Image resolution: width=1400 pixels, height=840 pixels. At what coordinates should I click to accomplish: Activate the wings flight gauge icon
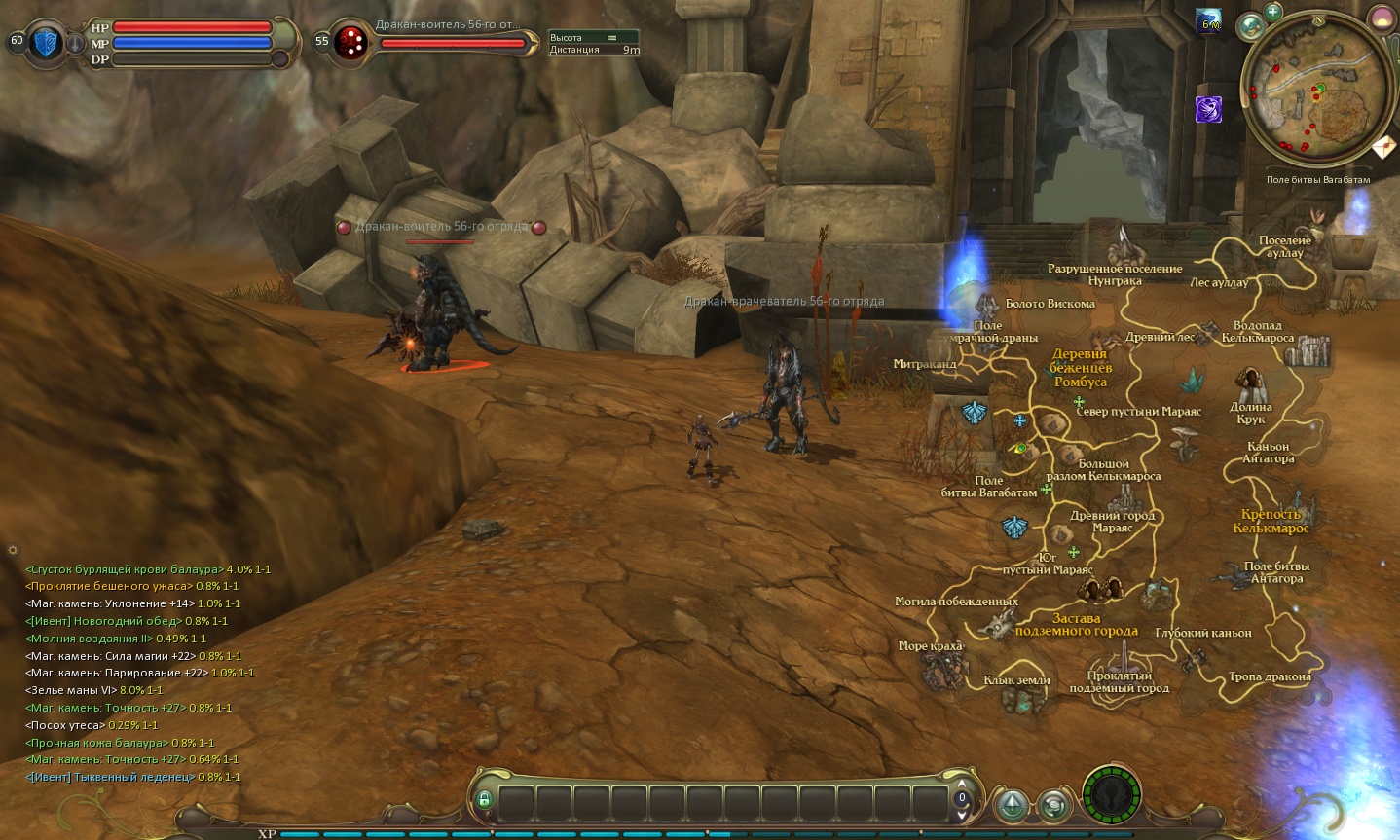1111,796
